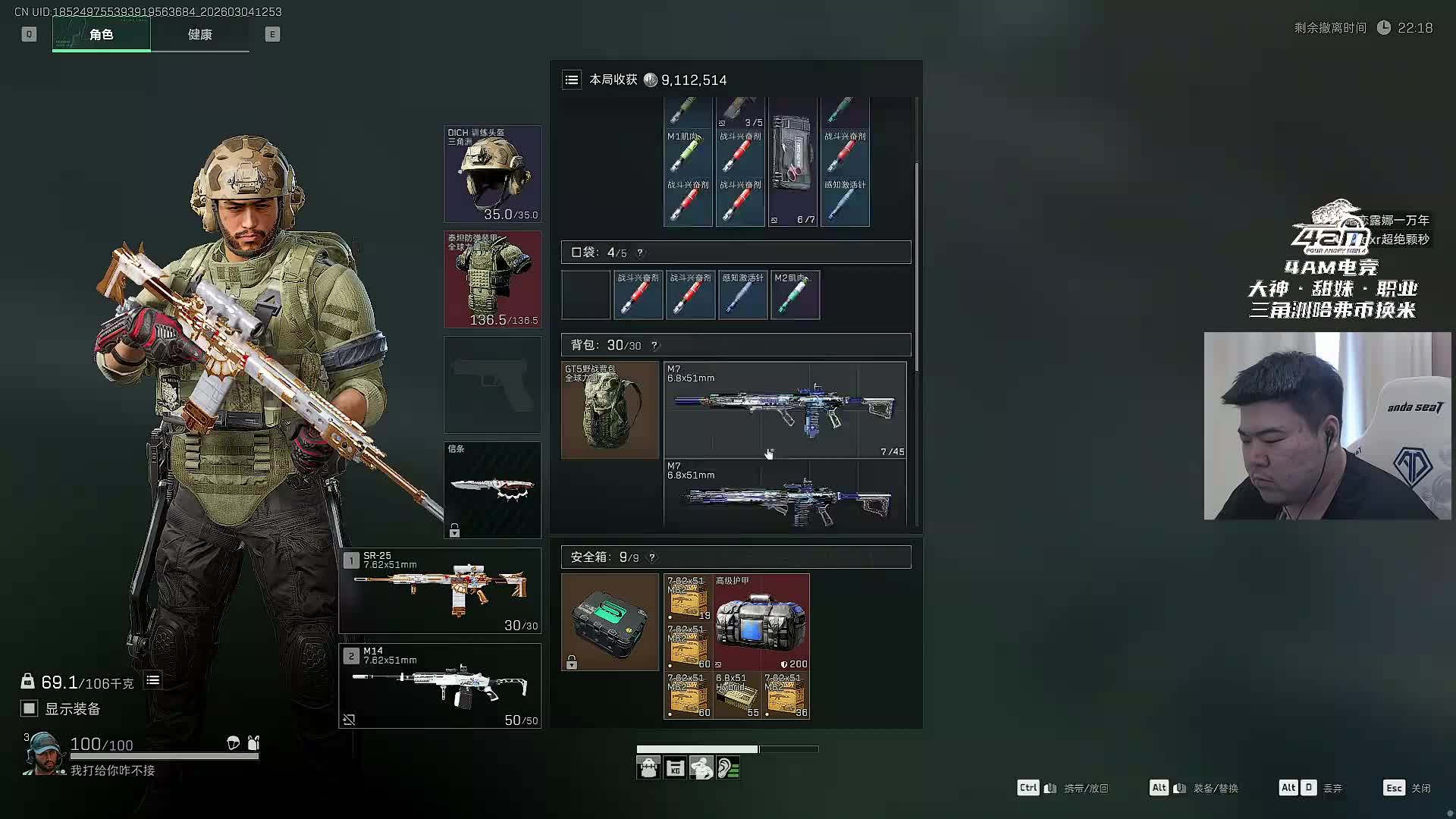Select the Titan body armor slot
The width and height of the screenshot is (1456, 819).
tap(492, 280)
